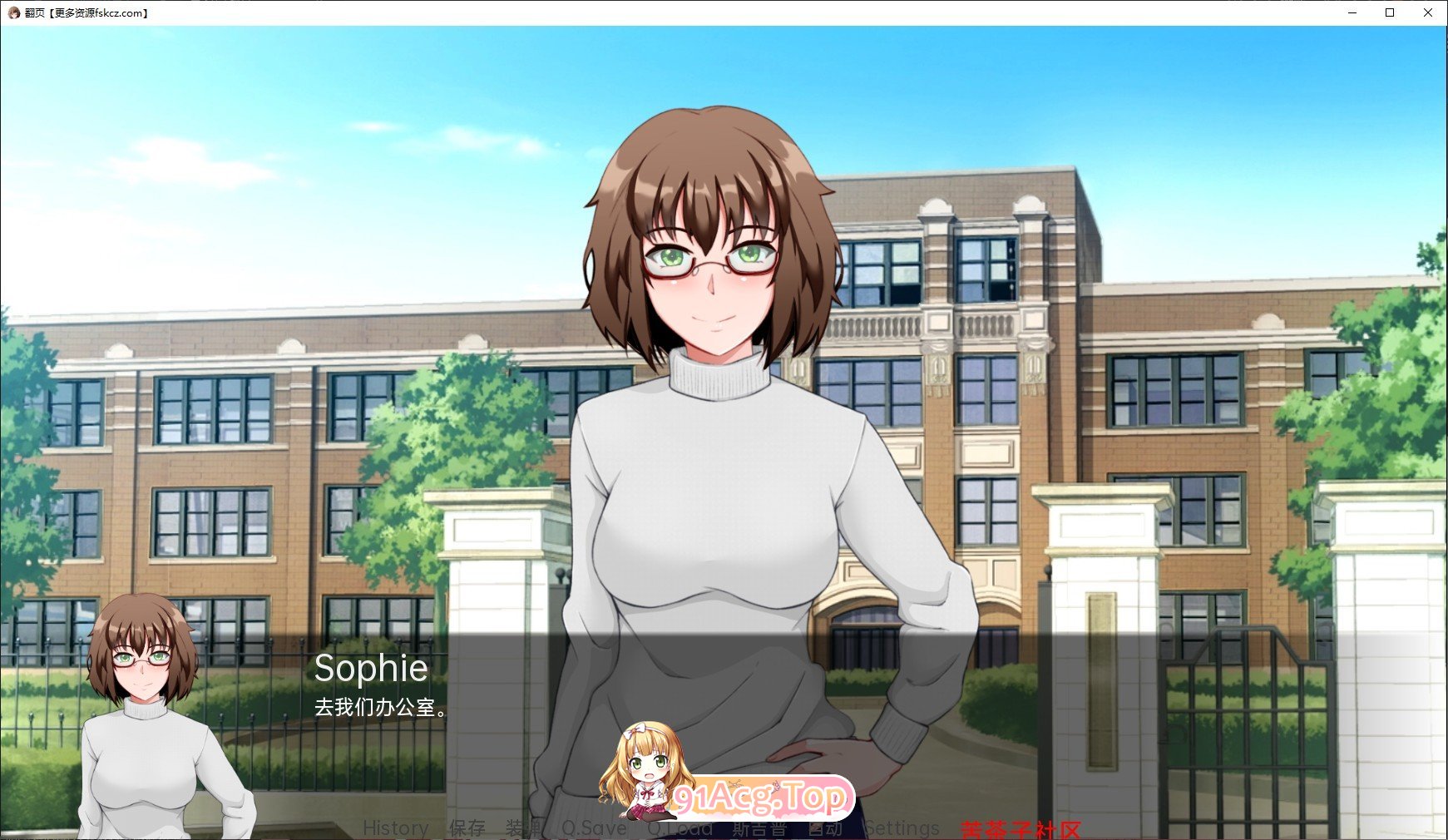Do a quick save with Q.Save

tap(594, 828)
